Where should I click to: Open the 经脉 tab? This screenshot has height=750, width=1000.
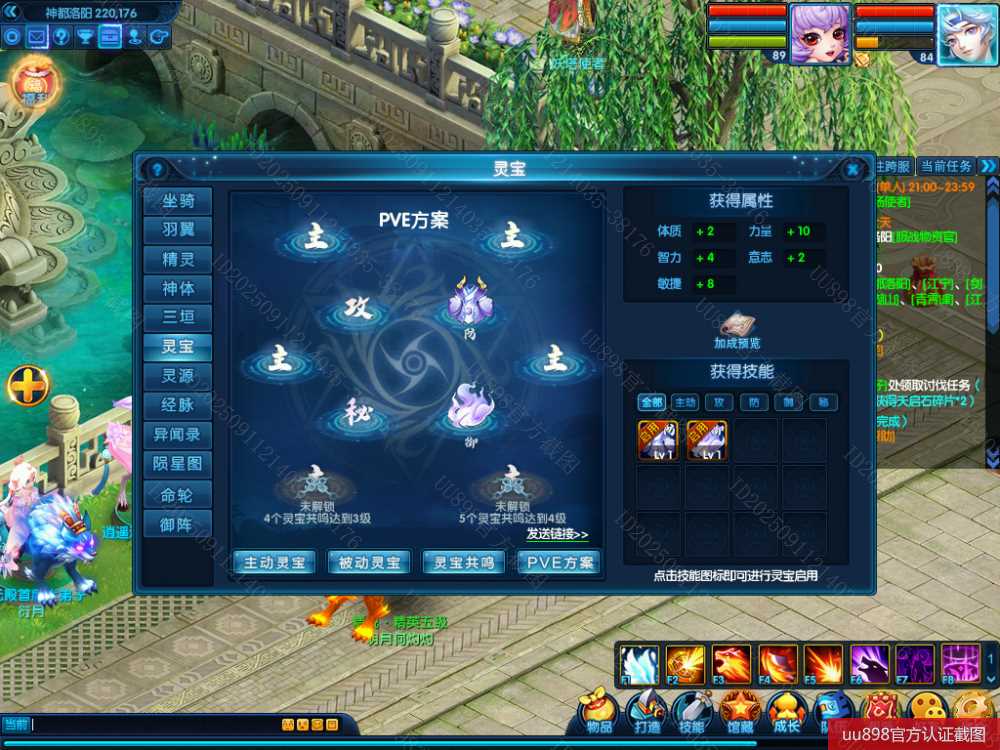coord(178,405)
